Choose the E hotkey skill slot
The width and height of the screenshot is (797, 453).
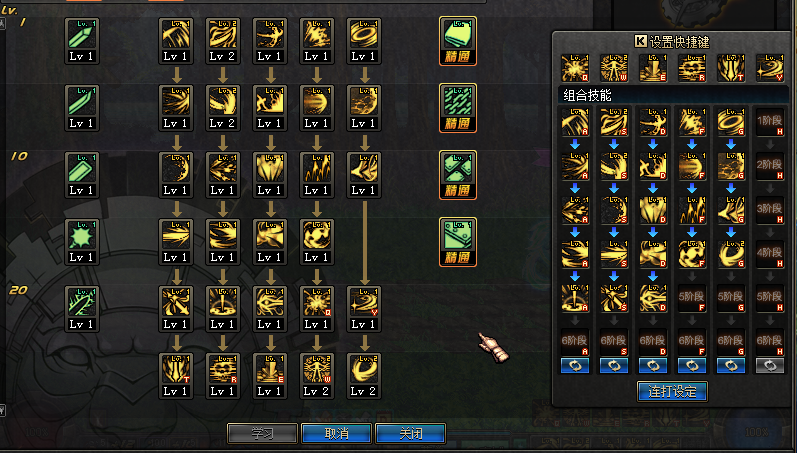pyautogui.click(x=652, y=67)
